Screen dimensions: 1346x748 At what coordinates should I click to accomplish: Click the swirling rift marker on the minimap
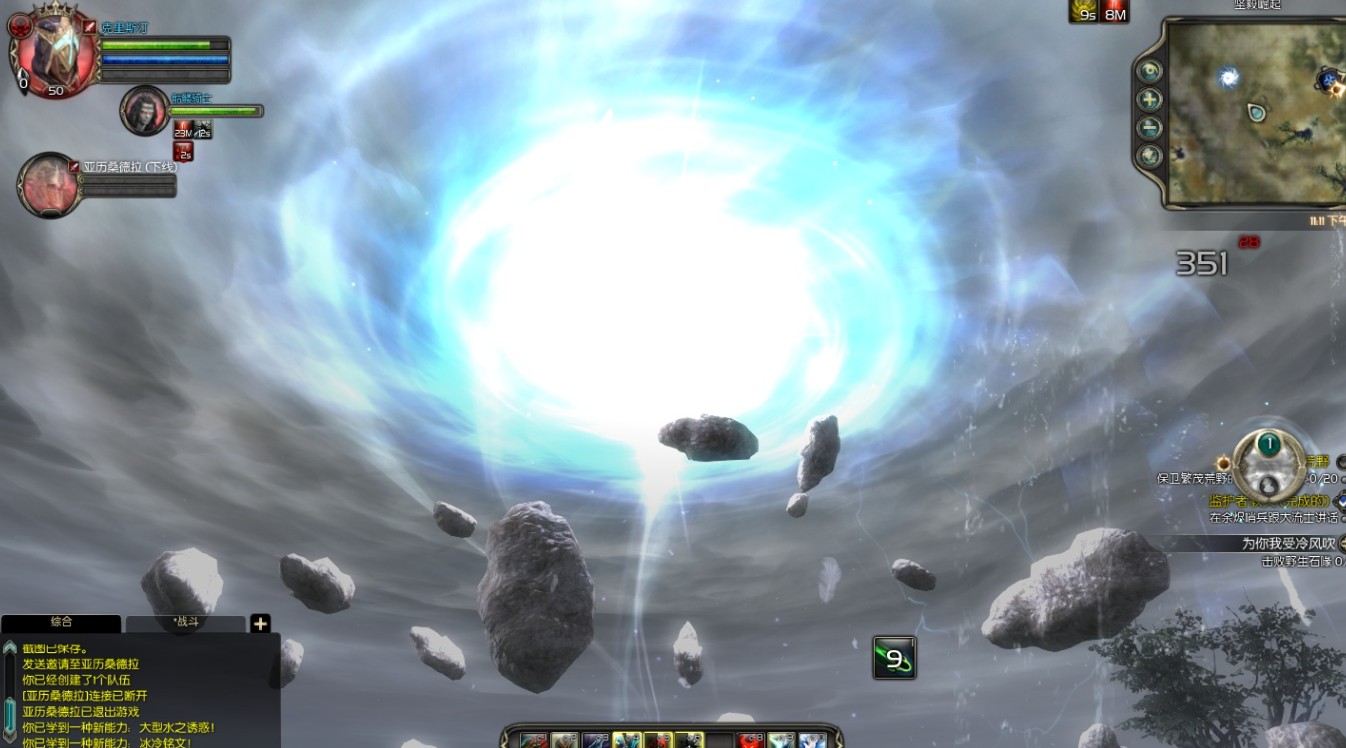tap(1229, 77)
